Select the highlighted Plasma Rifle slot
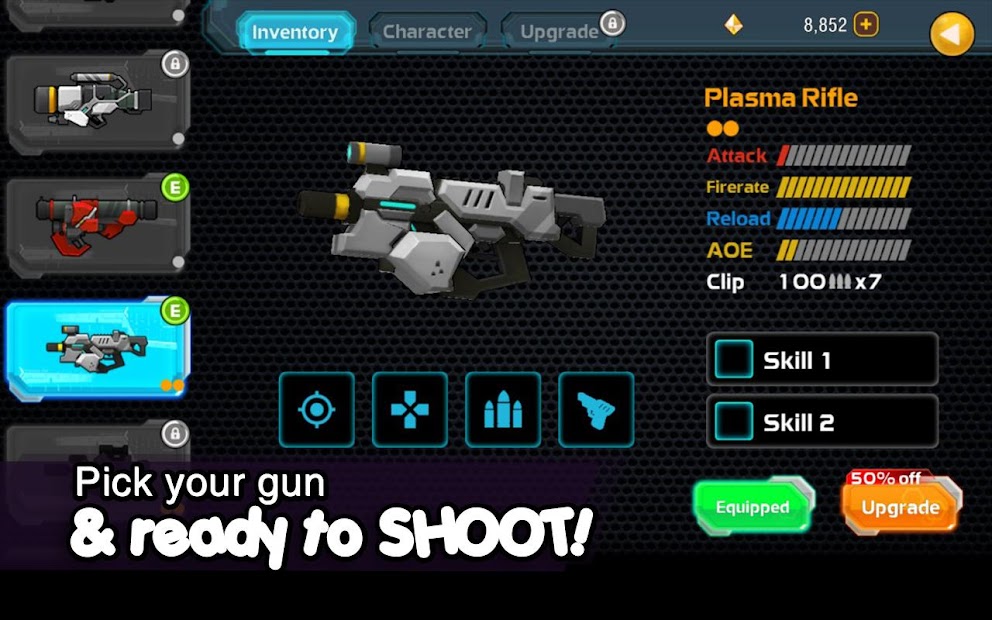 (97, 347)
